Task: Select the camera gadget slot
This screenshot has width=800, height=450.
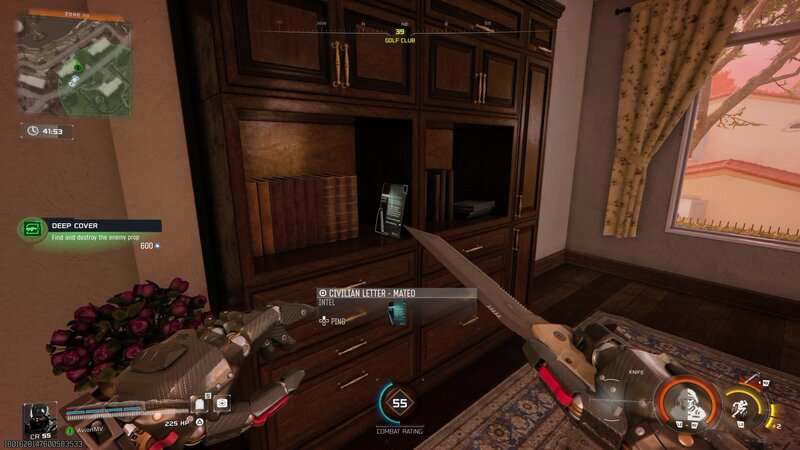Action: click(221, 403)
